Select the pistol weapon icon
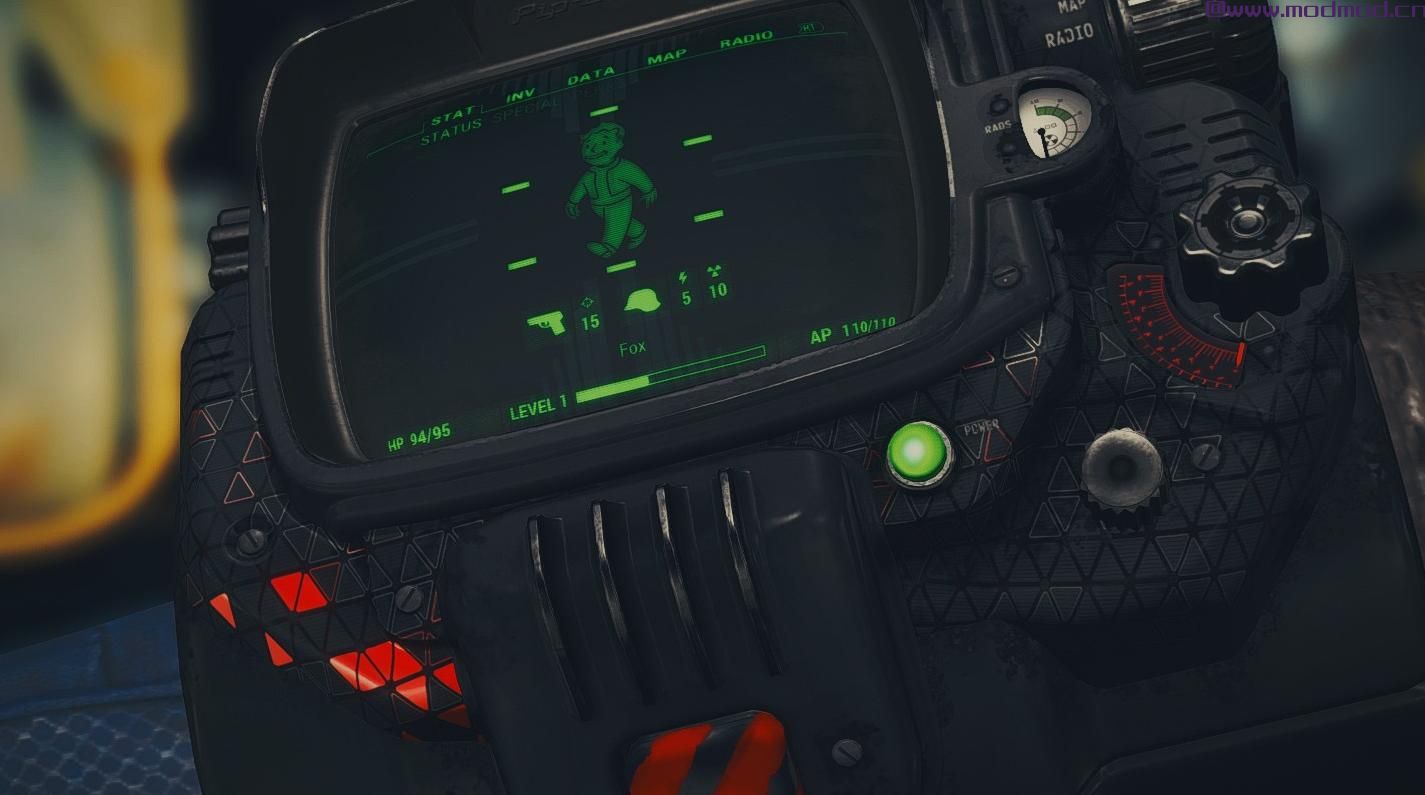 pyautogui.click(x=549, y=322)
